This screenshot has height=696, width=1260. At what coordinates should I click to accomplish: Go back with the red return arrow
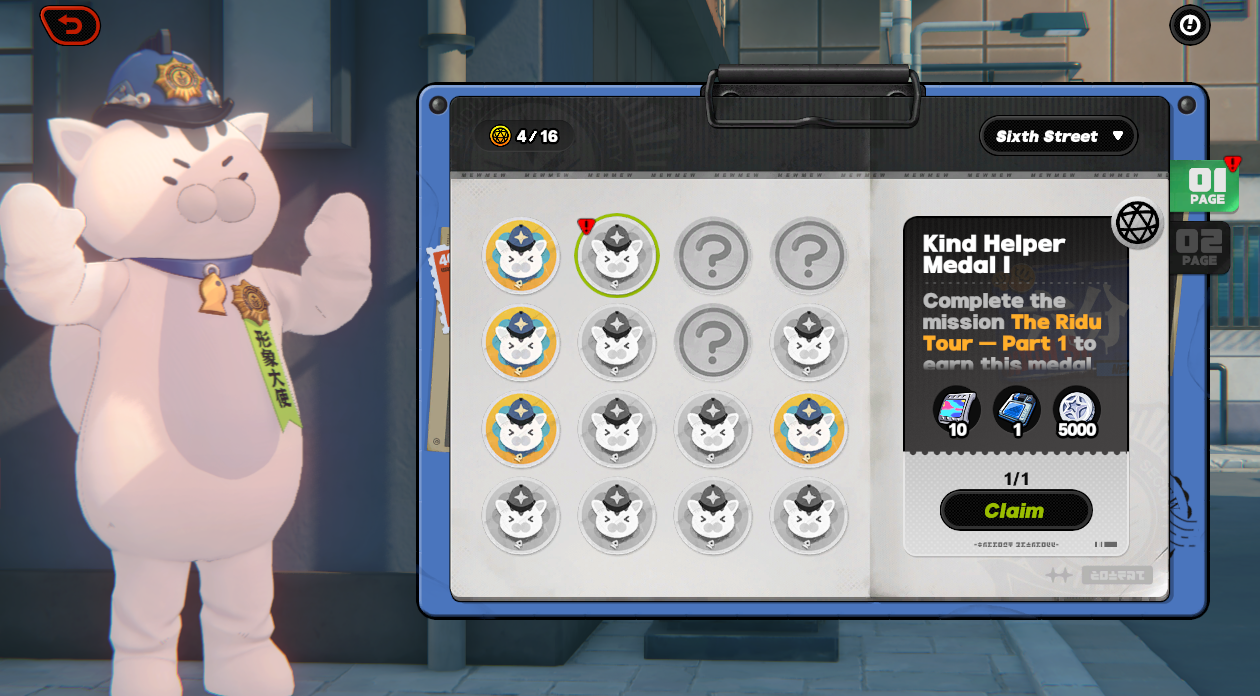coord(70,25)
